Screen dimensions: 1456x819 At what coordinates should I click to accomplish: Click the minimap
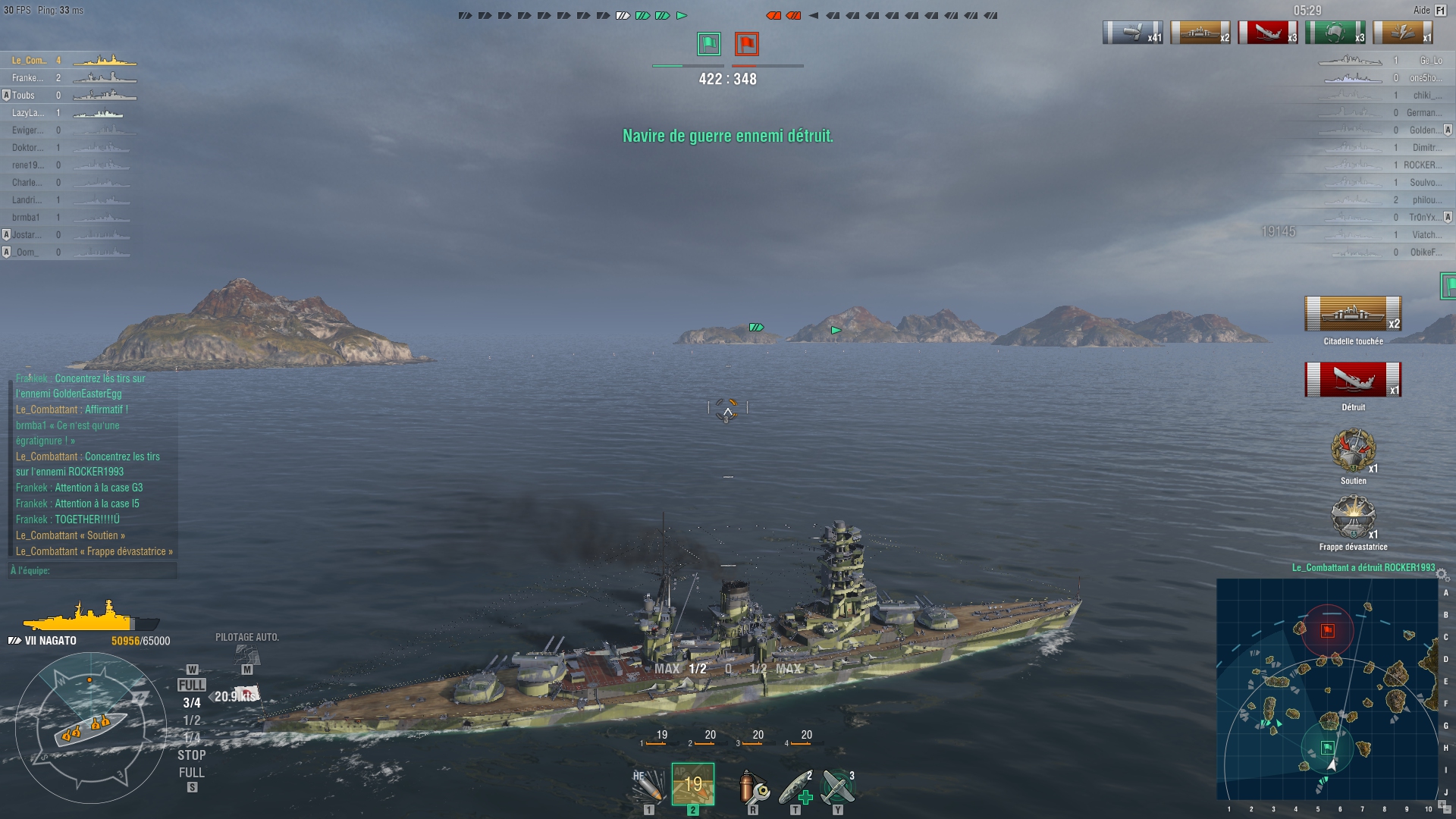pos(1327,689)
